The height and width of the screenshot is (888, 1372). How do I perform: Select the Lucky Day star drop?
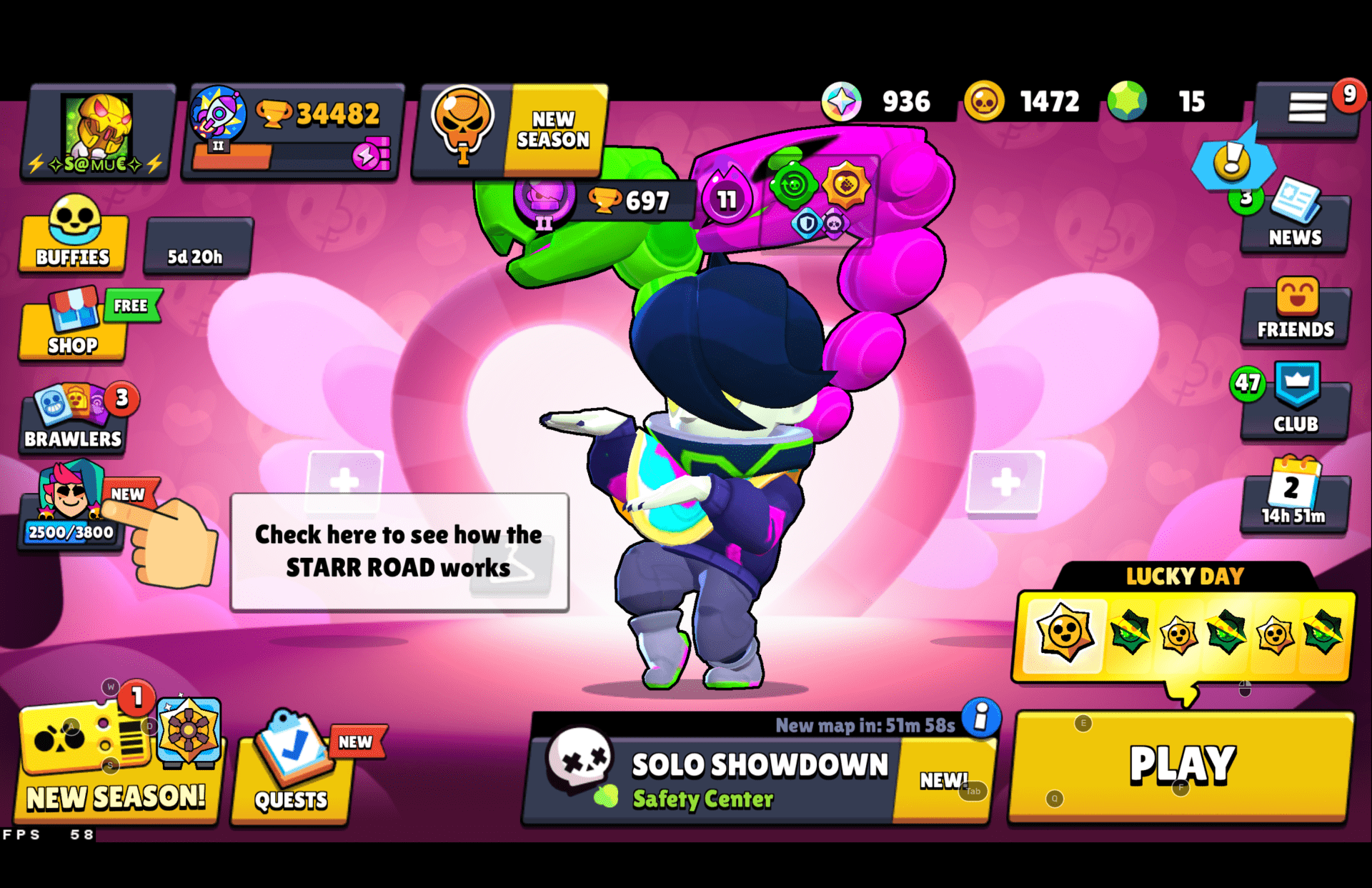(1064, 634)
